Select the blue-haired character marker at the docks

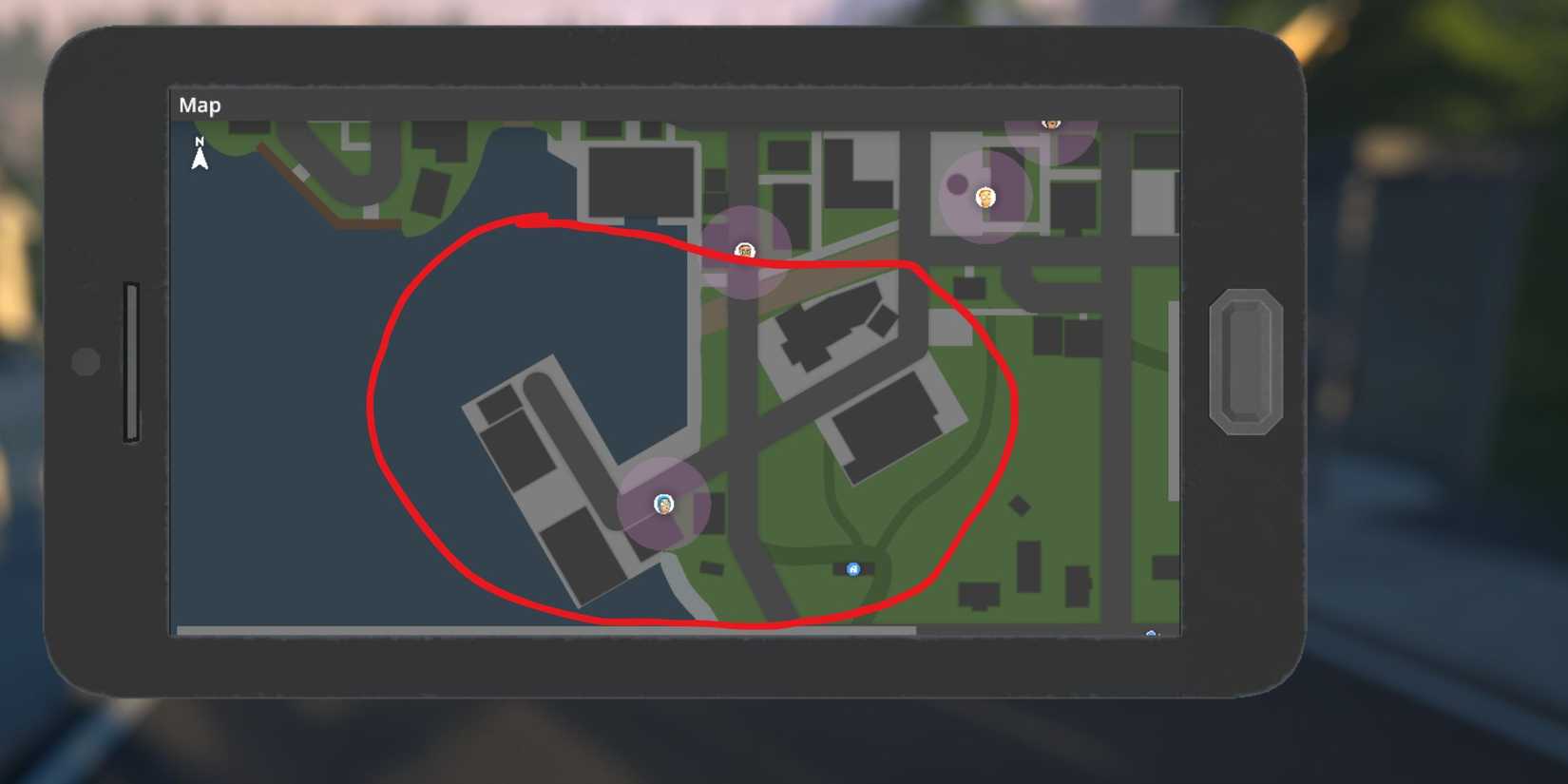[x=662, y=504]
